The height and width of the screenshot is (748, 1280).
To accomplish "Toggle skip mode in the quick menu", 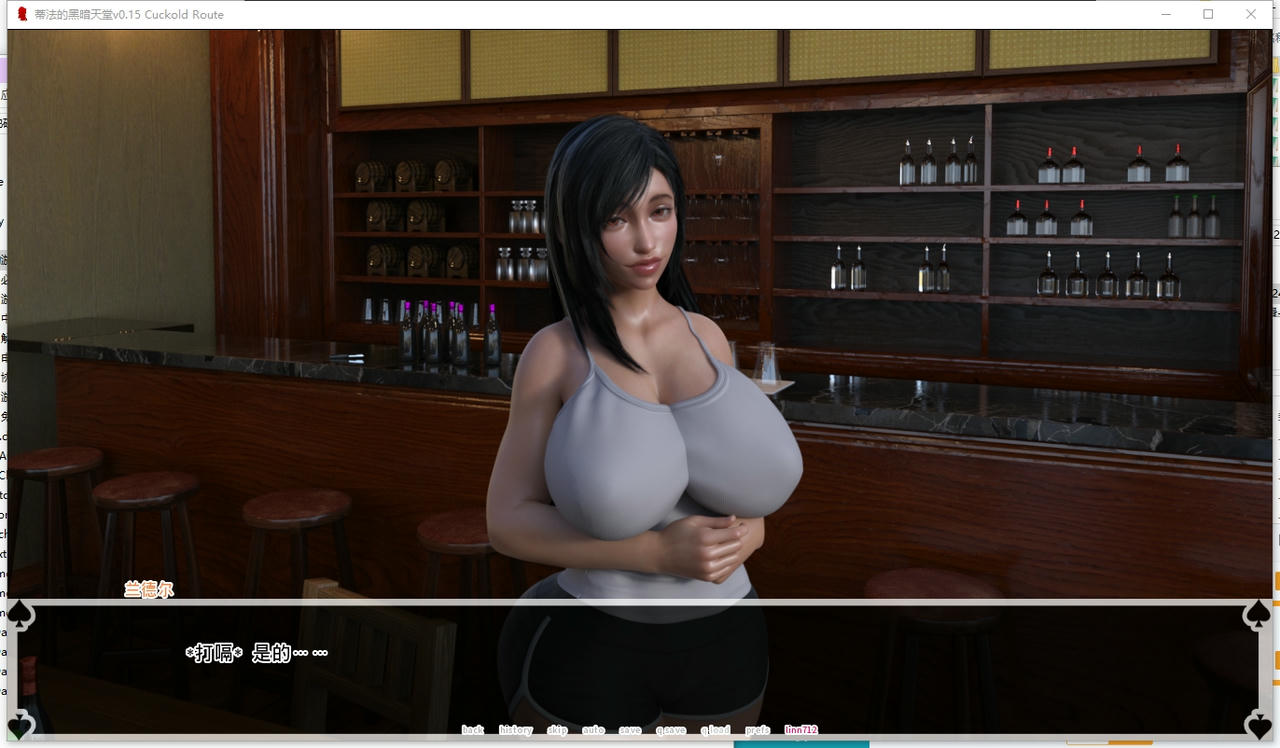I will [558, 730].
